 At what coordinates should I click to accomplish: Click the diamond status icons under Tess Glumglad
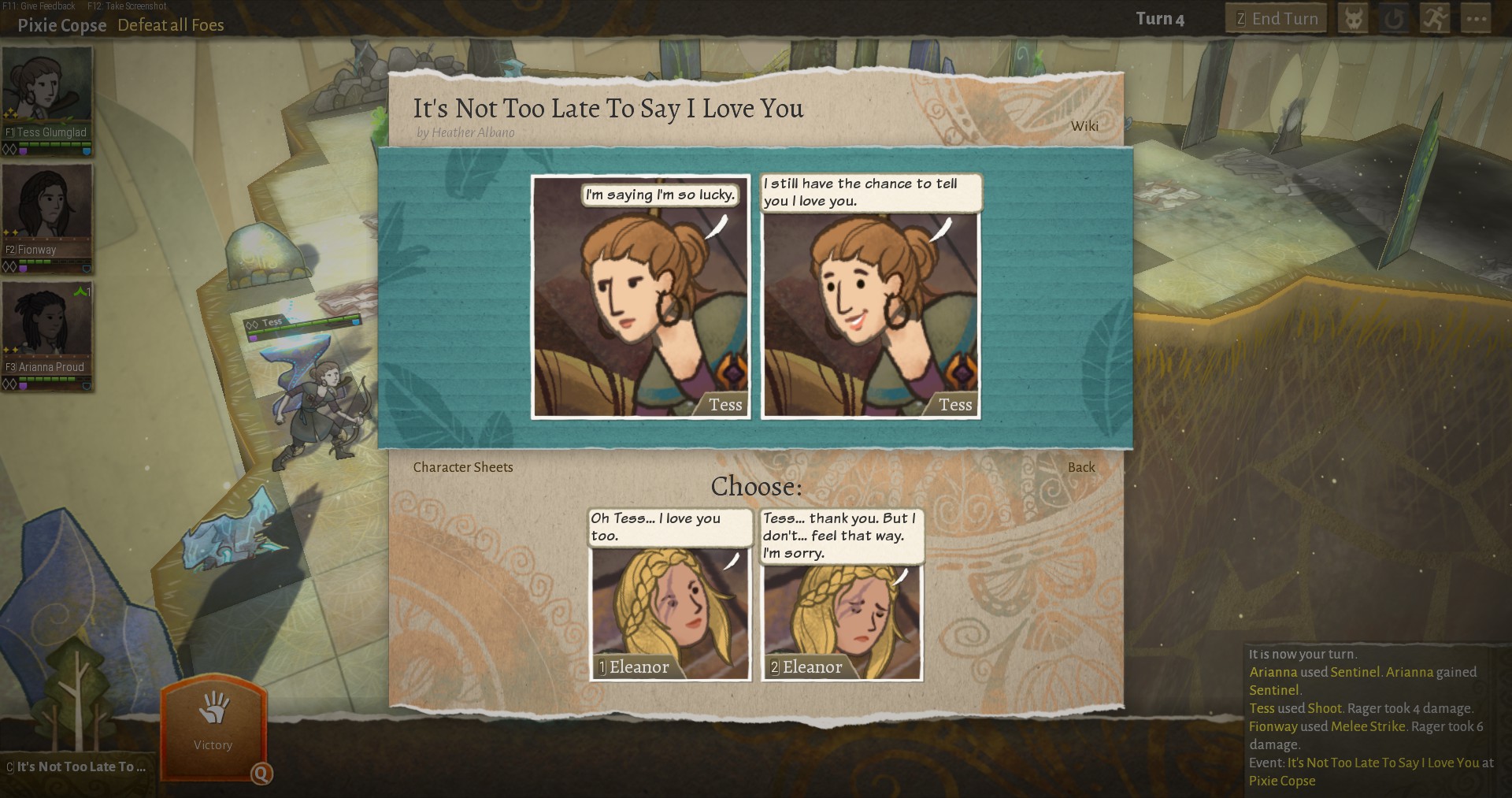[9, 148]
